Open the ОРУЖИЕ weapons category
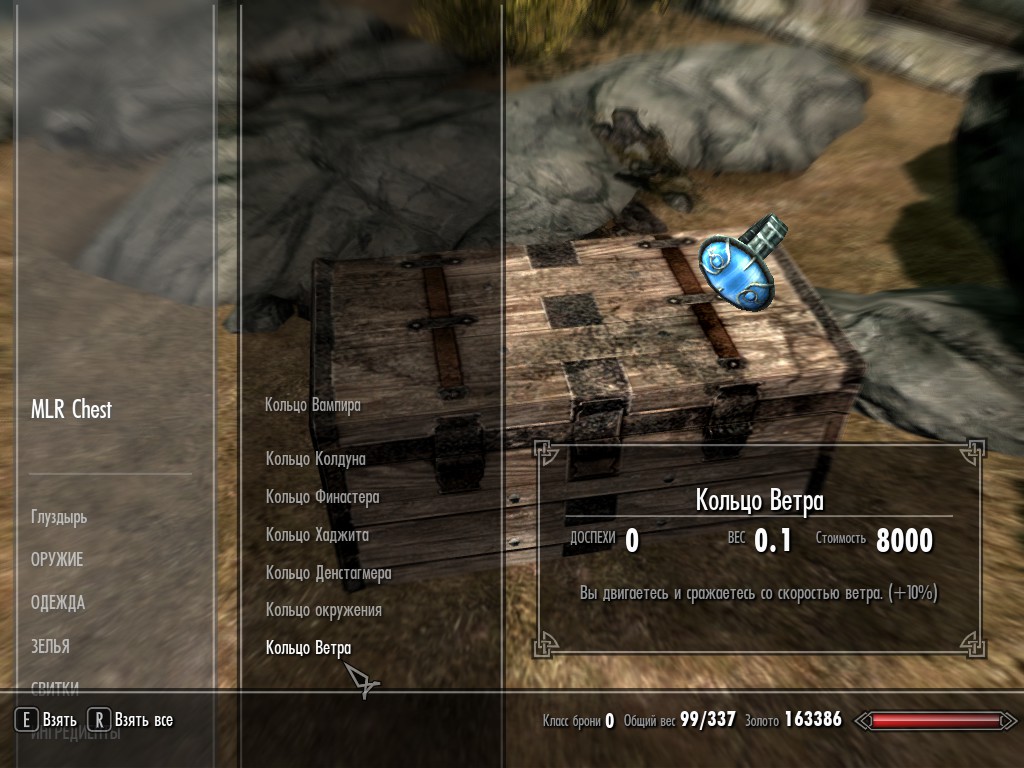The image size is (1024, 768). (x=57, y=560)
